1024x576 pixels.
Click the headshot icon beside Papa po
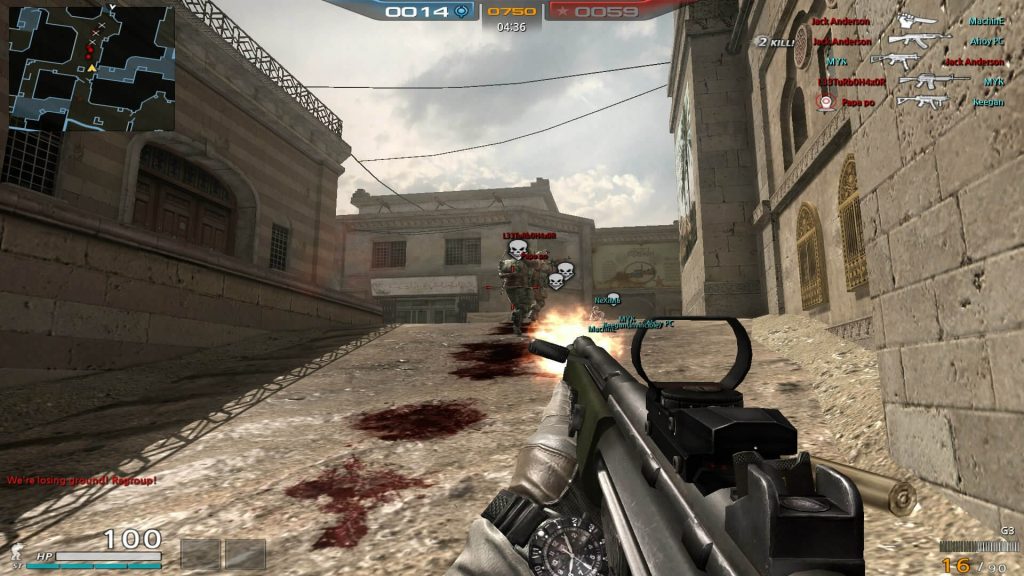tap(825, 102)
